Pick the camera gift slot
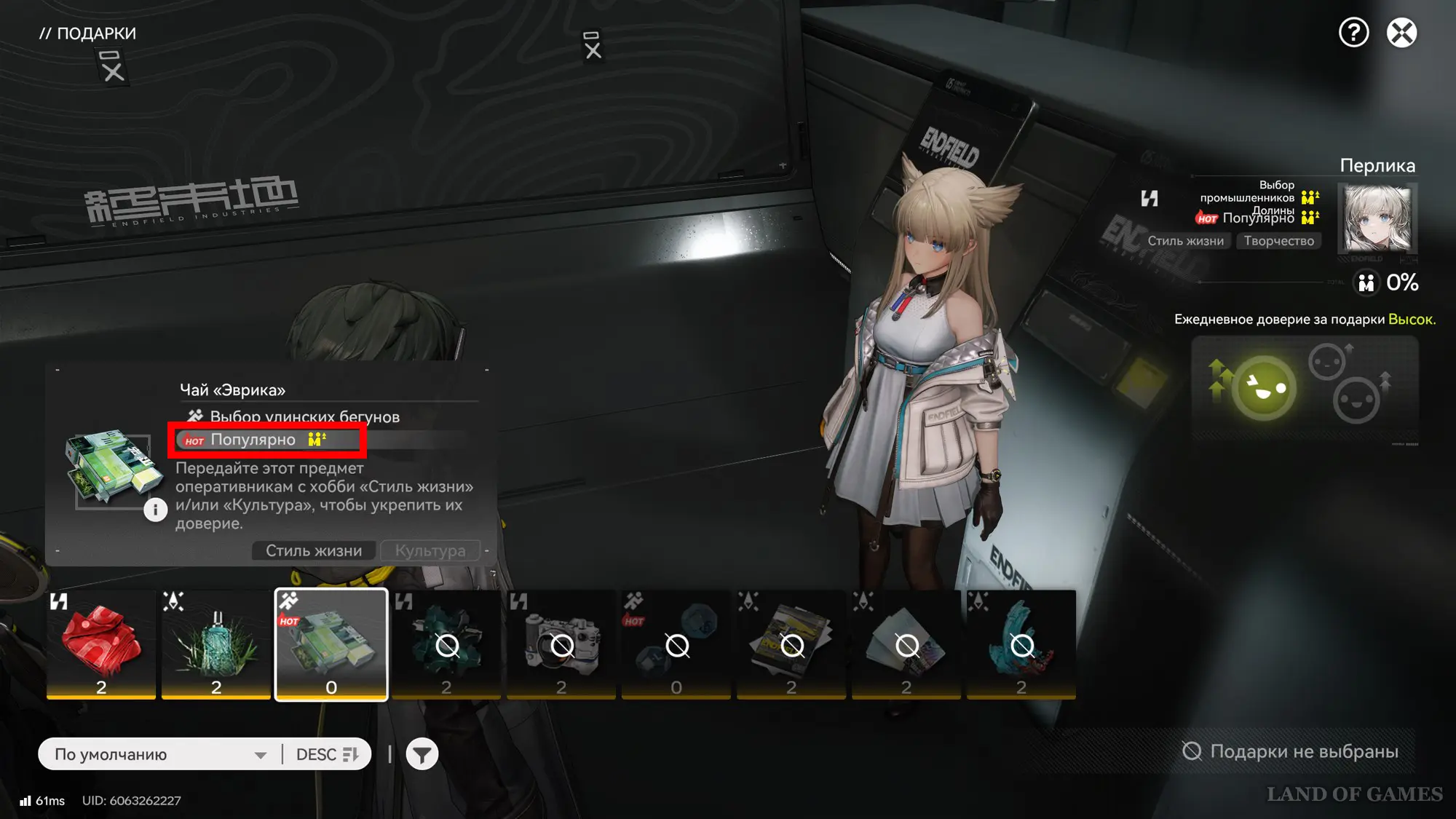Screen dimensions: 1456x819 coord(561,644)
